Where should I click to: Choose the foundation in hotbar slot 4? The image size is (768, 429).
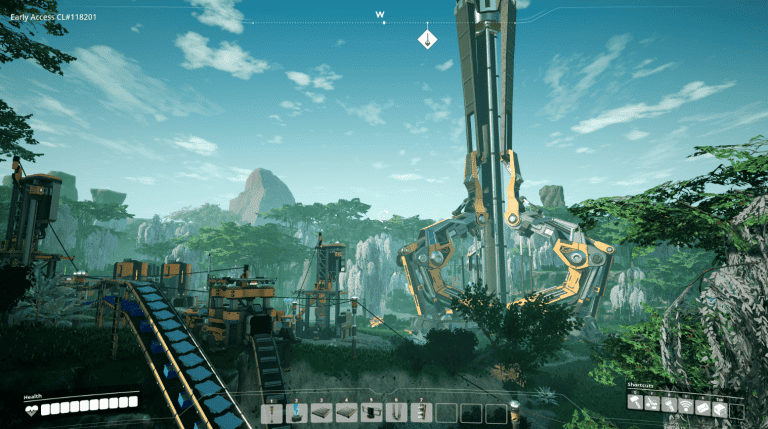[347, 412]
